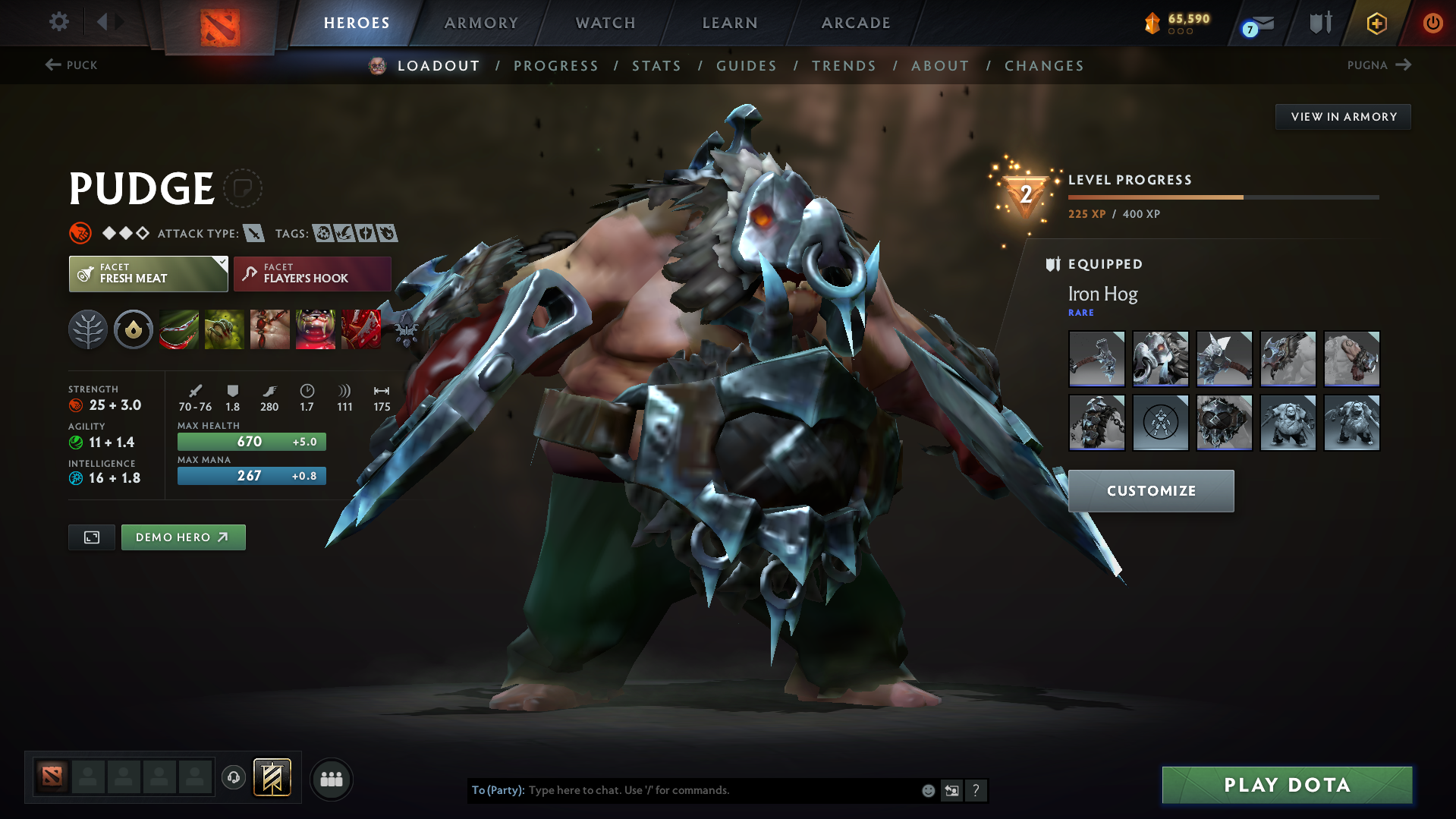Open the Rot ability icon
1456x819 pixels.
pos(225,329)
